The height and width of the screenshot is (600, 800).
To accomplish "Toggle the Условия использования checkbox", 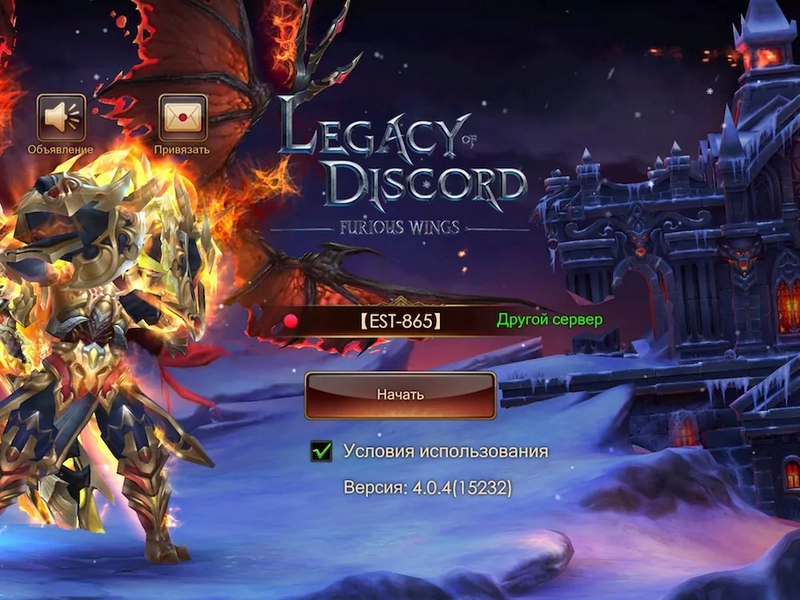I will (x=321, y=452).
